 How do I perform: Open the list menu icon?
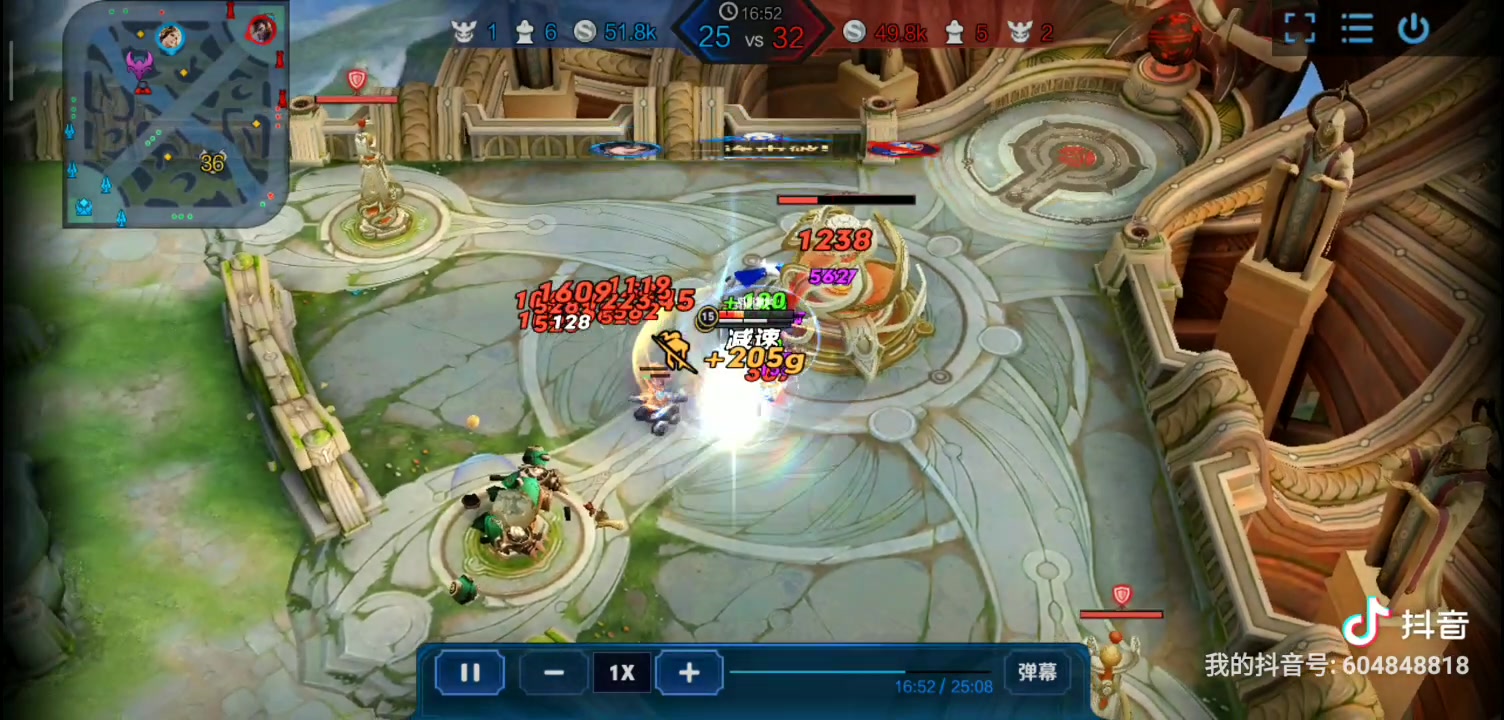(x=1357, y=29)
